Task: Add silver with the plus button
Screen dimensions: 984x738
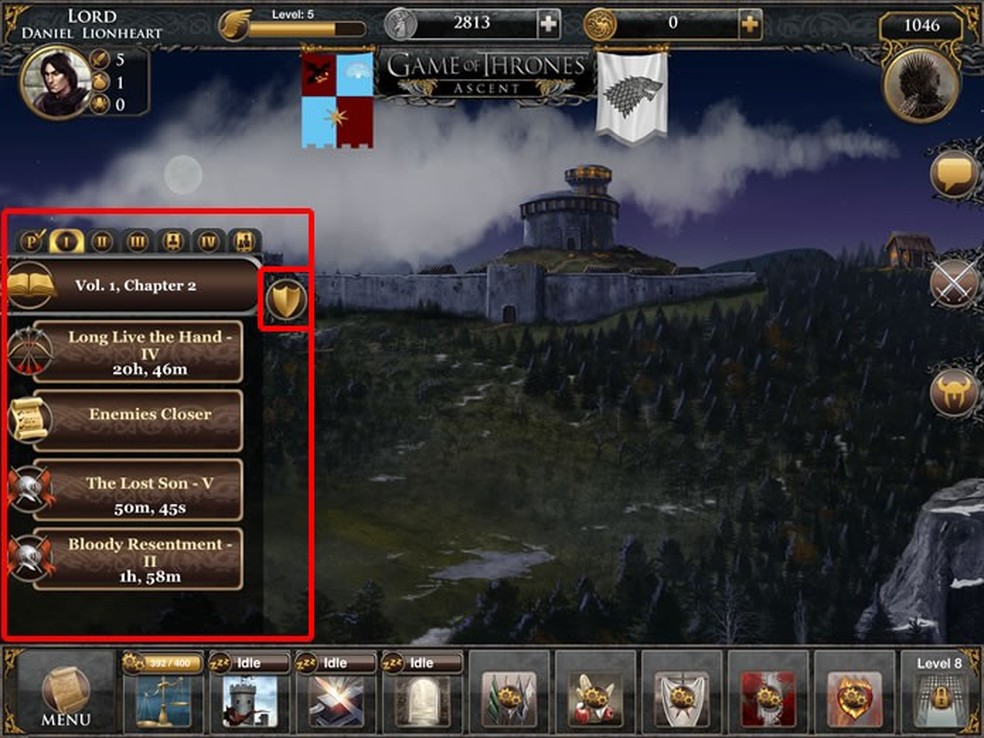Action: click(x=549, y=23)
